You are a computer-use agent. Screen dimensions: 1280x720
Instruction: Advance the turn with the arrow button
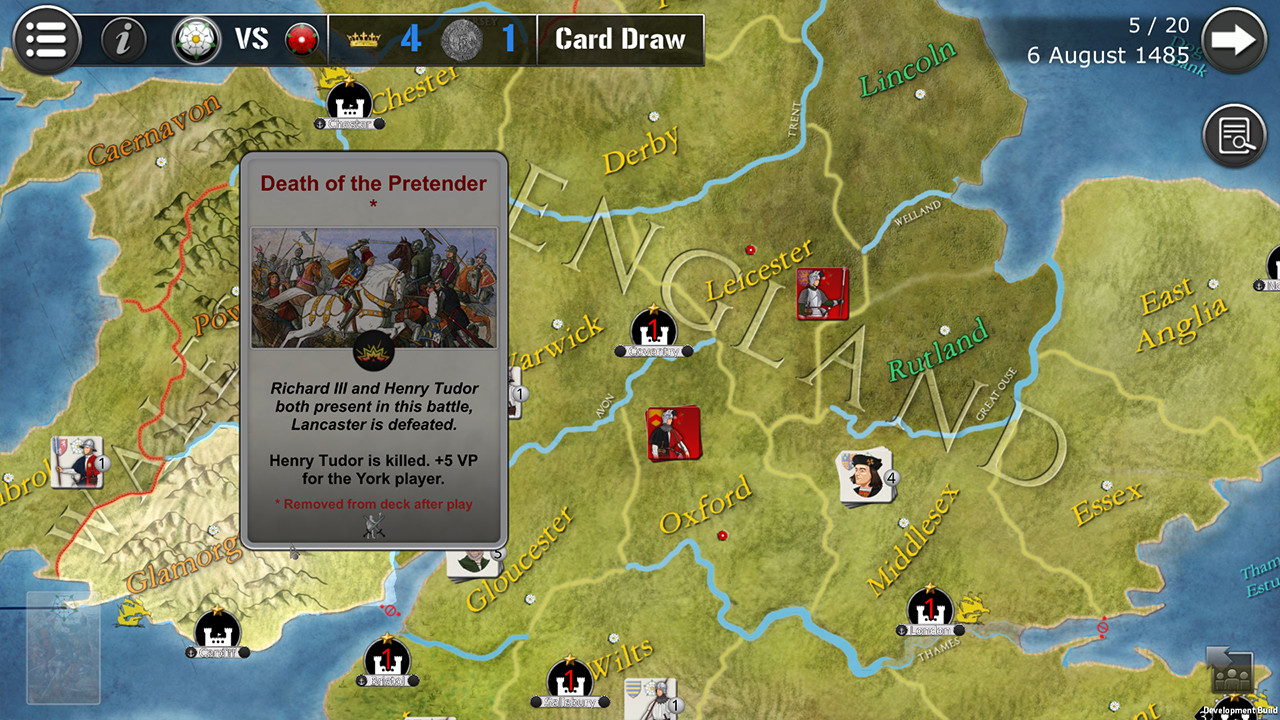click(x=1237, y=40)
